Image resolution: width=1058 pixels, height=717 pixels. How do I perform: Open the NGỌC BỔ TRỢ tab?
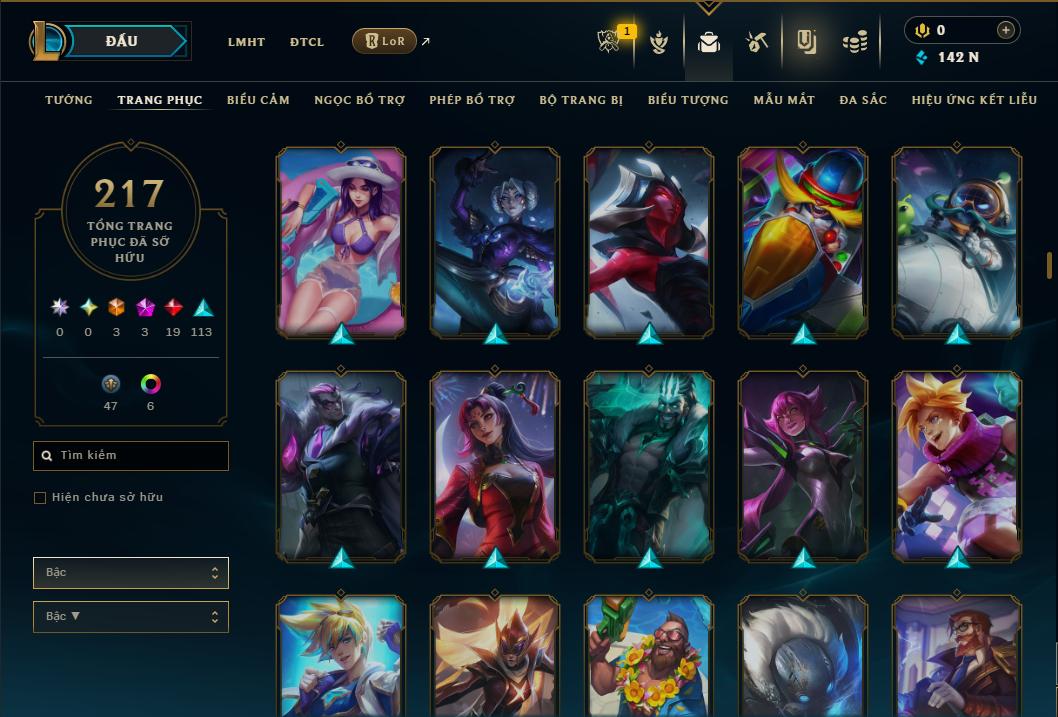click(359, 100)
